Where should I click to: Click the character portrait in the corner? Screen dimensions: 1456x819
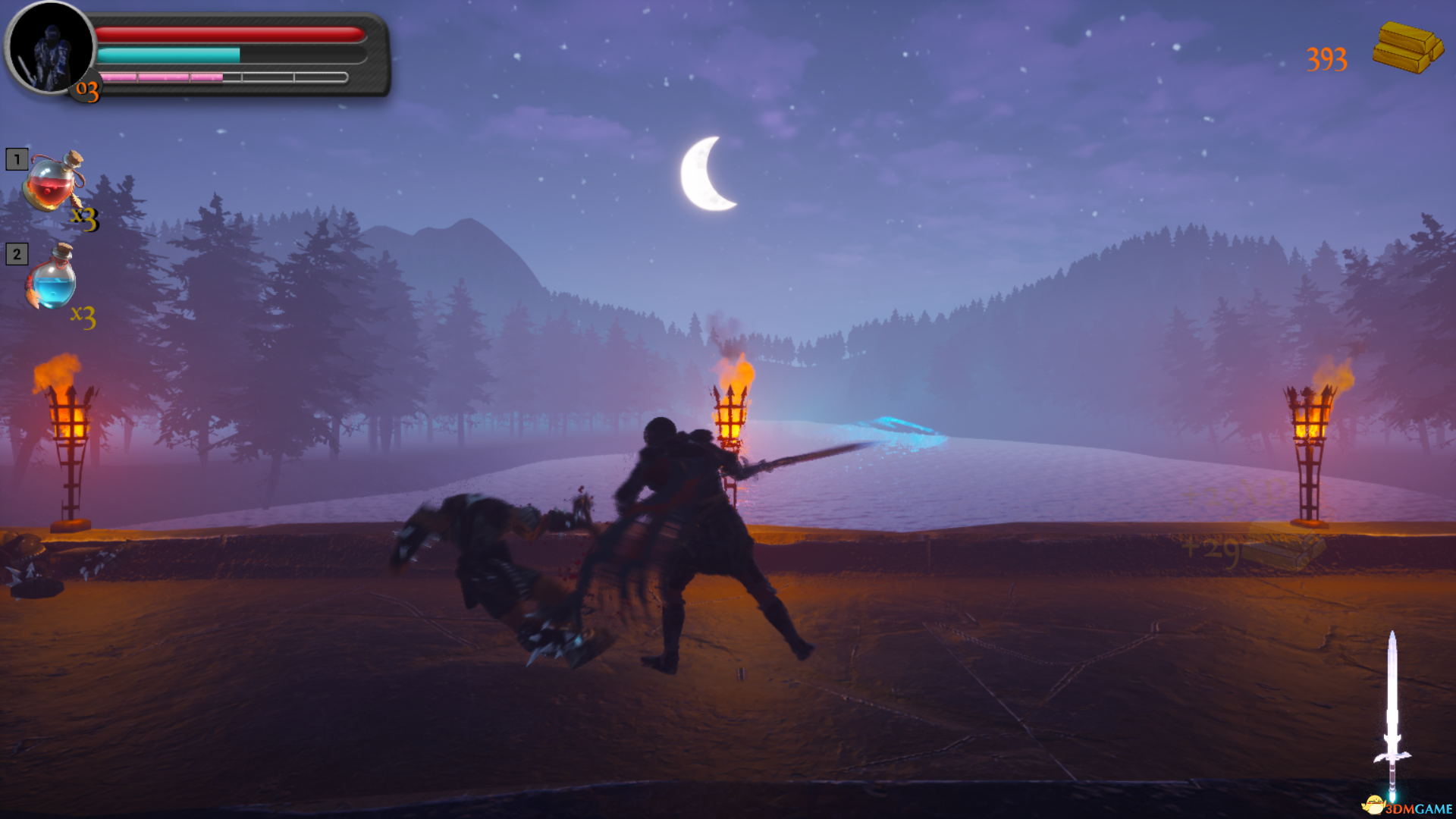pos(50,49)
